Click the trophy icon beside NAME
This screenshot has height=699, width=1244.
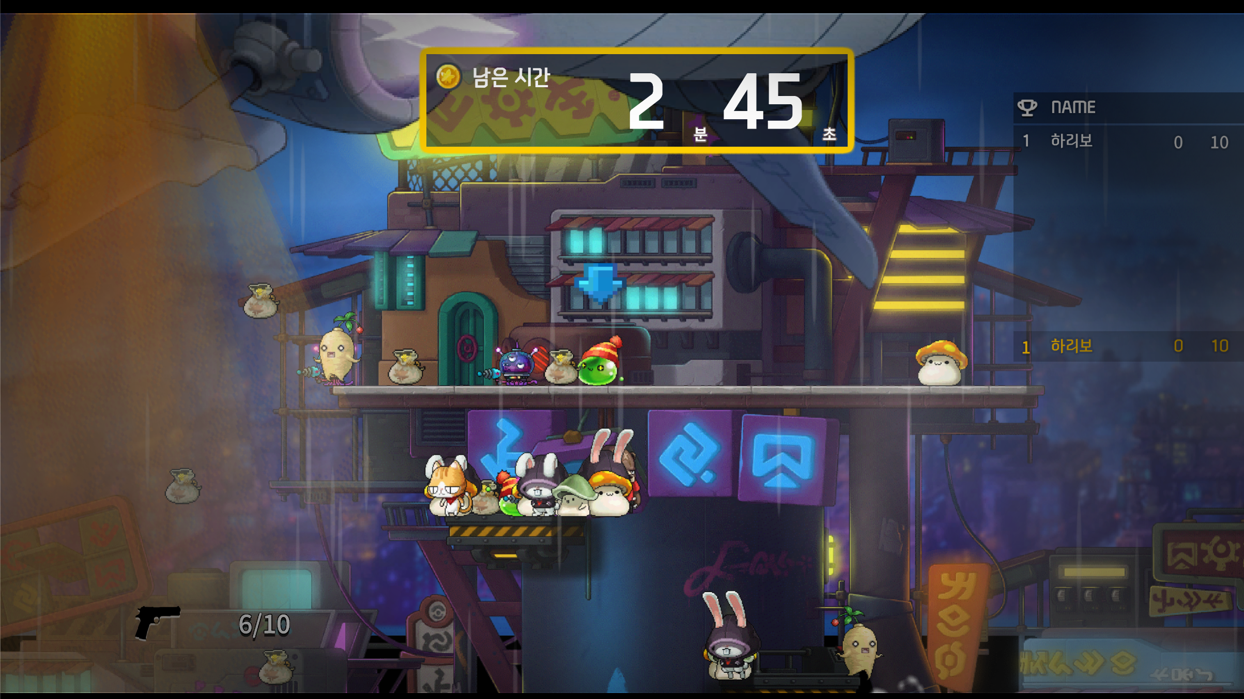(x=1027, y=107)
